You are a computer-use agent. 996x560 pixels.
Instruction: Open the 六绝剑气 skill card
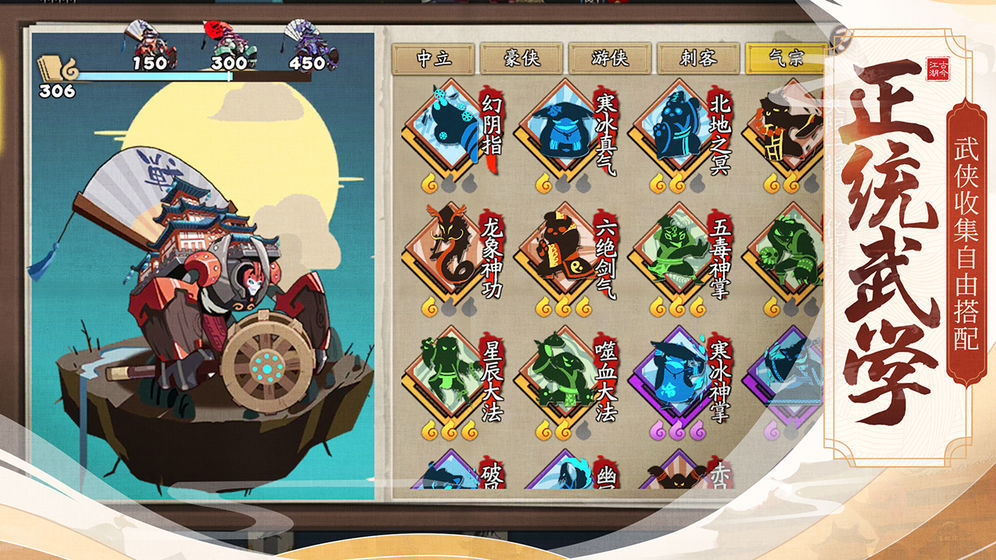click(x=560, y=250)
